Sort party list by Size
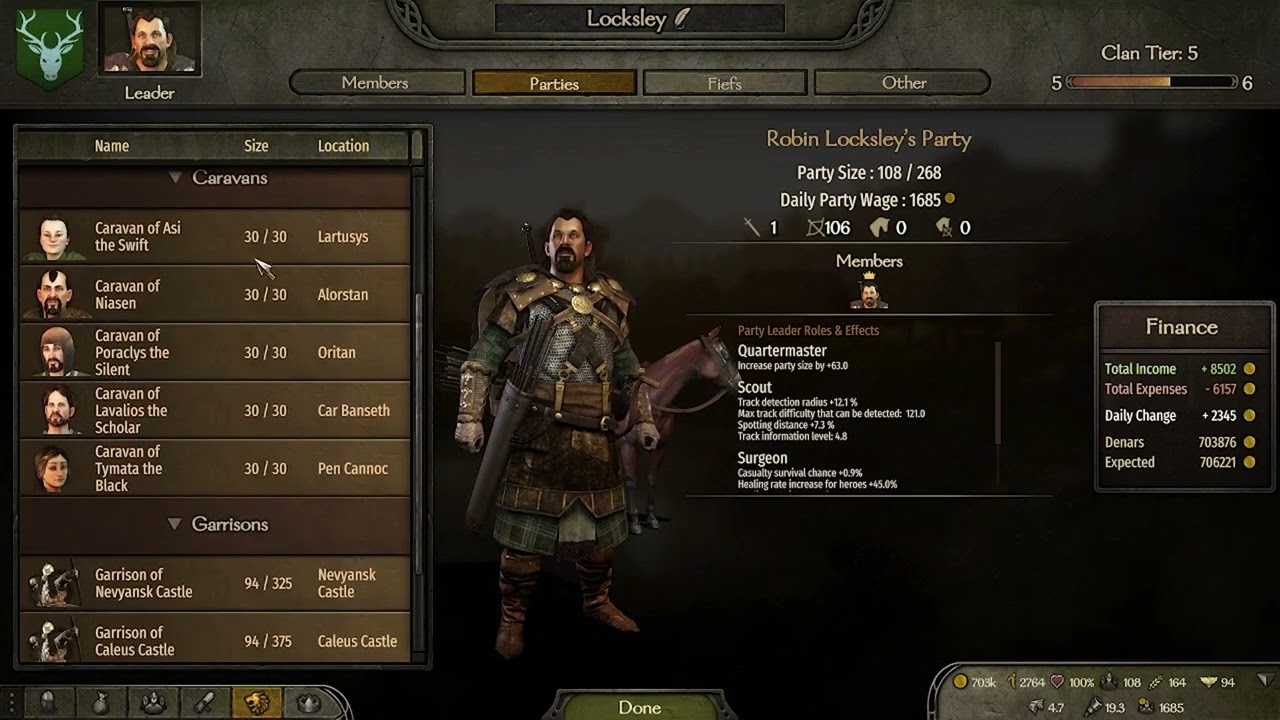 [x=256, y=146]
